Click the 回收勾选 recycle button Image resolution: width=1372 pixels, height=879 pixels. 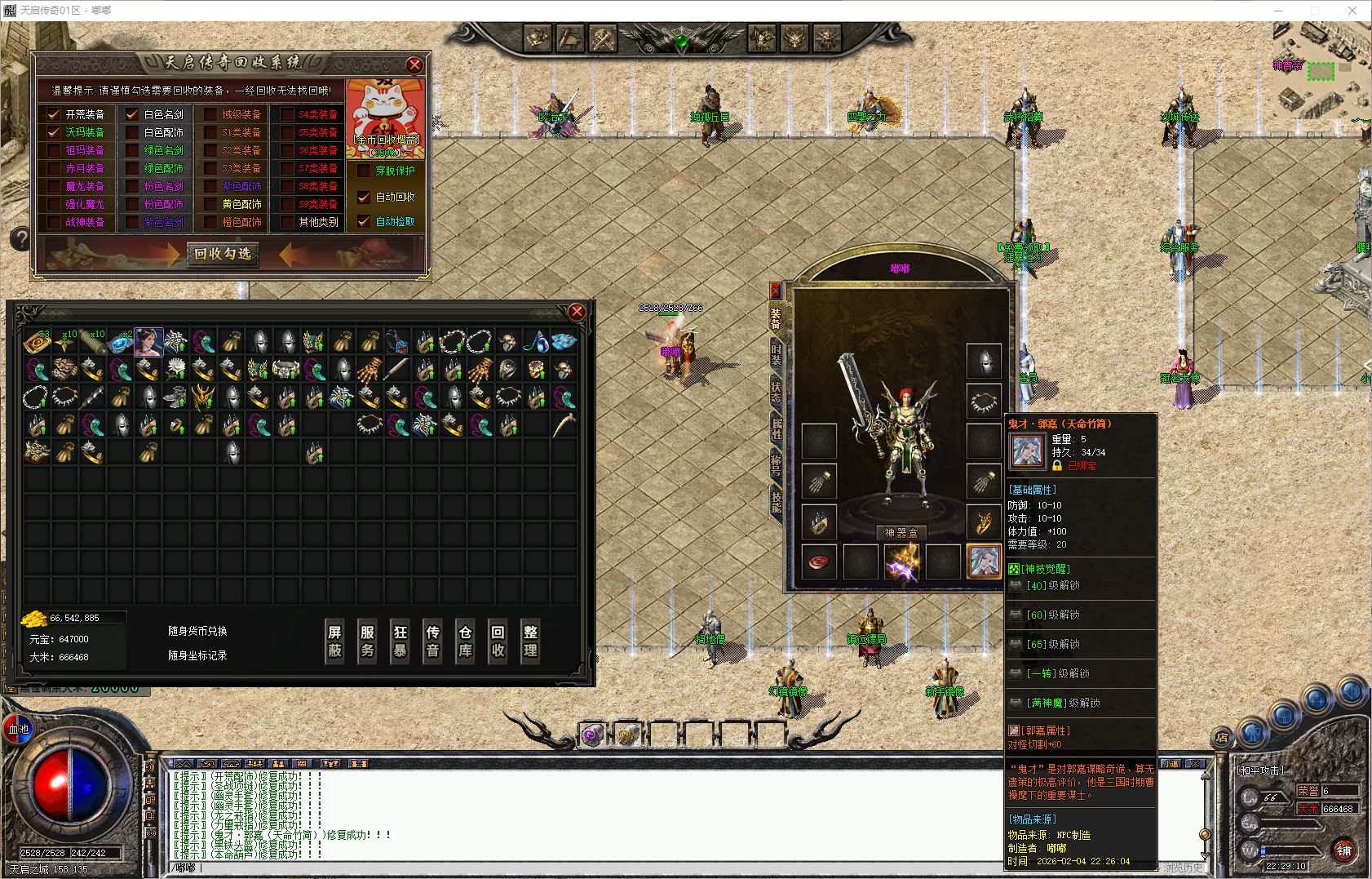223,254
